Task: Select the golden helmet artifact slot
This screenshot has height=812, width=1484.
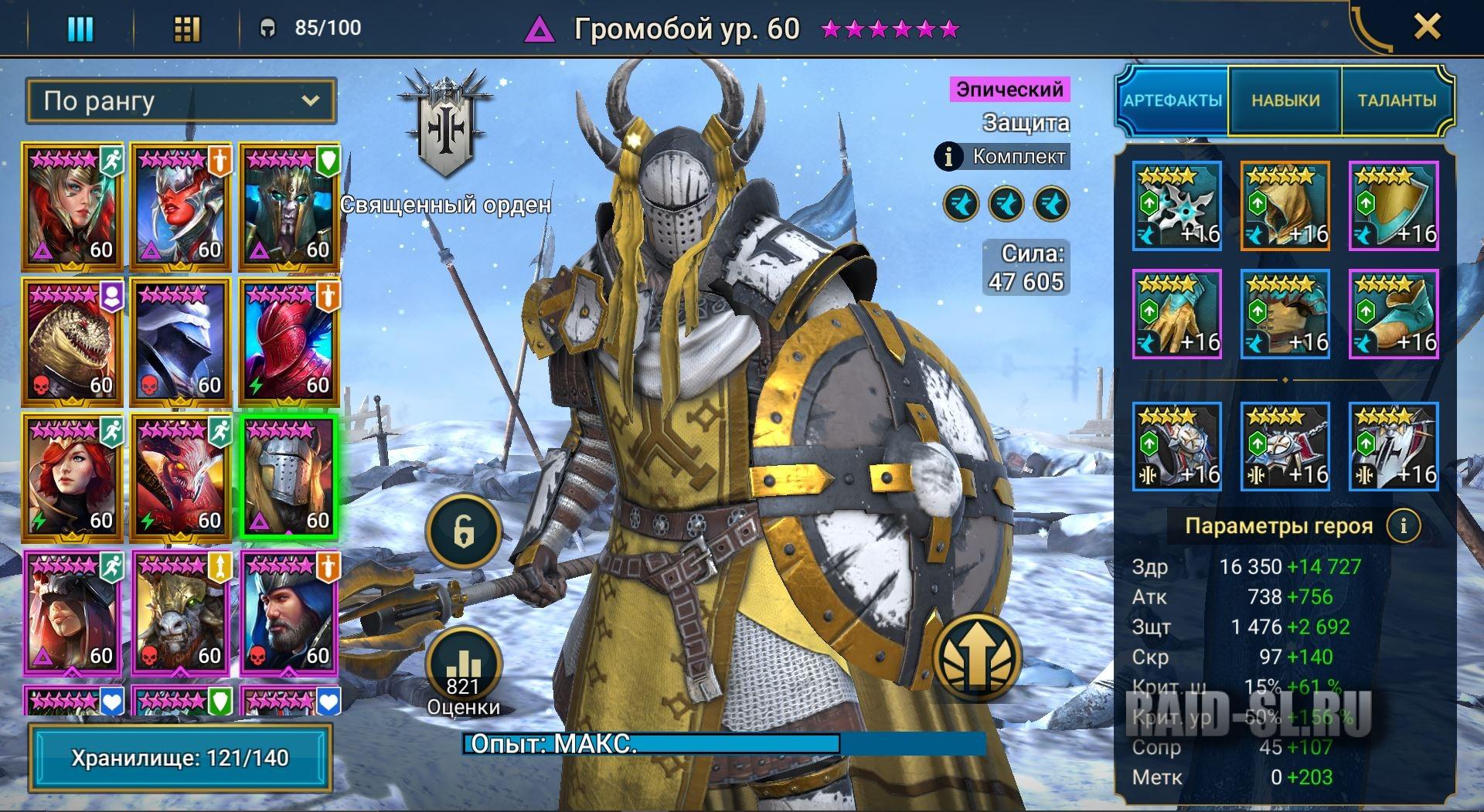Action: 1285,206
